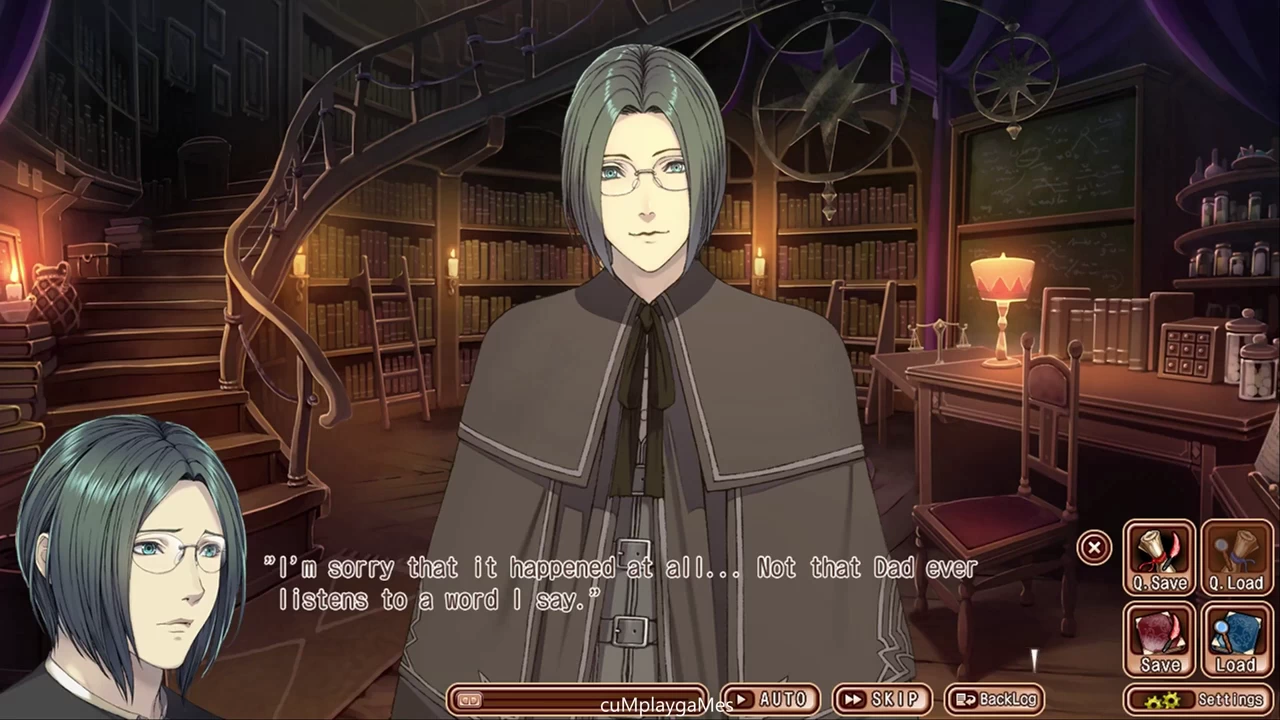Hide the text window with X button
1280x720 pixels.
(x=1094, y=547)
